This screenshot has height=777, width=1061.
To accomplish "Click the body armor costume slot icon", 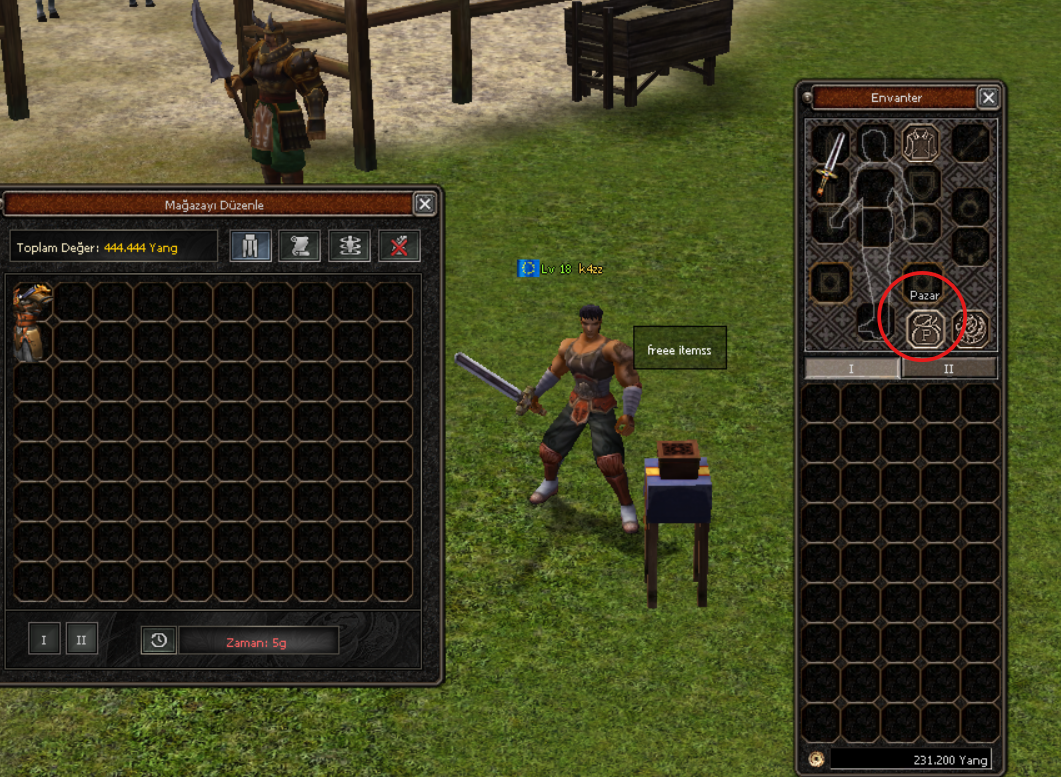I will click(920, 142).
